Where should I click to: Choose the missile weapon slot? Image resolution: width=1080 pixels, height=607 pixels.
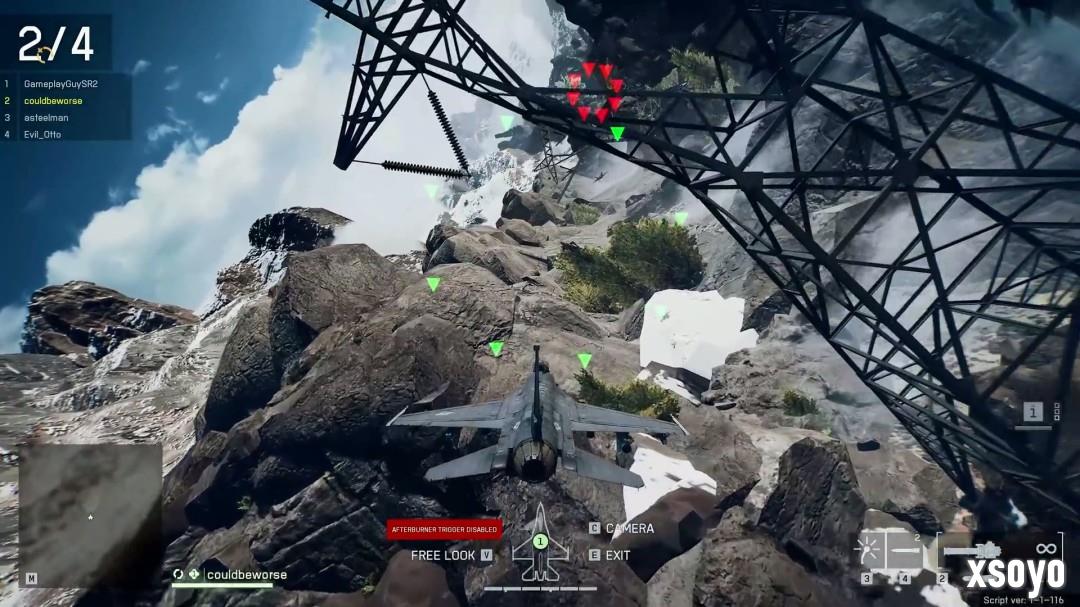coord(908,551)
